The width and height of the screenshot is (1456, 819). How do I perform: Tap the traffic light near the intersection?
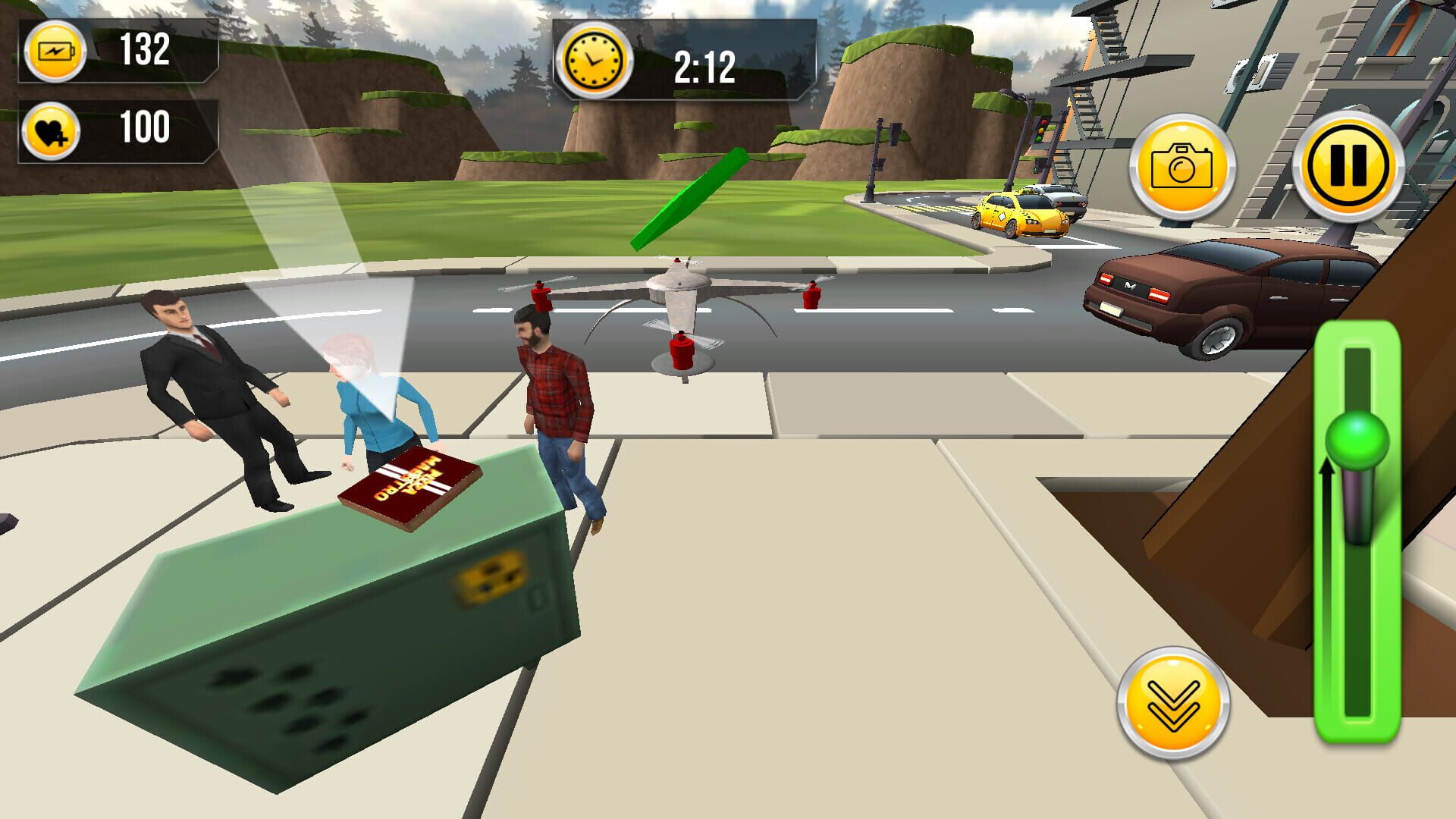coord(1040,129)
